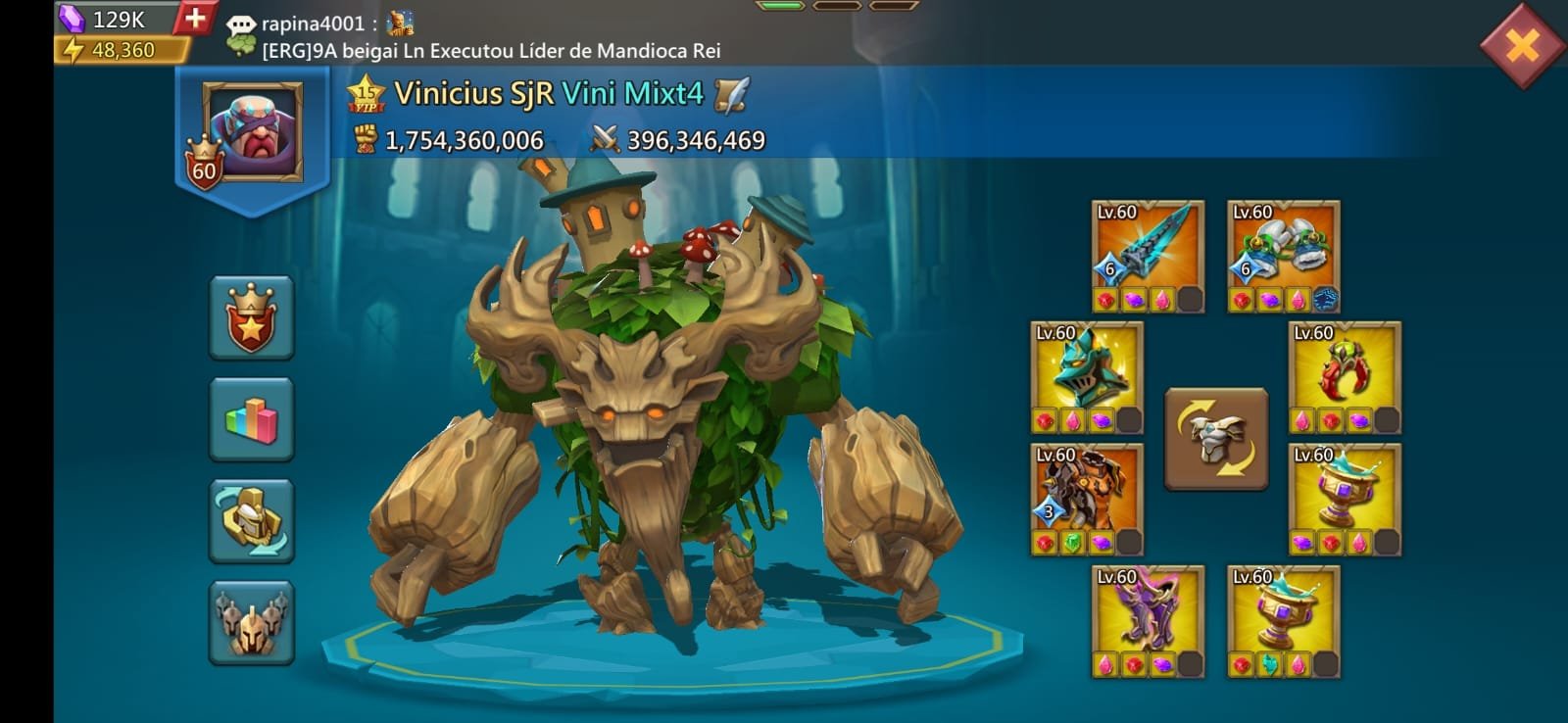Image resolution: width=1568 pixels, height=723 pixels.
Task: Switch equipment set with center armor button
Action: pyautogui.click(x=1216, y=438)
